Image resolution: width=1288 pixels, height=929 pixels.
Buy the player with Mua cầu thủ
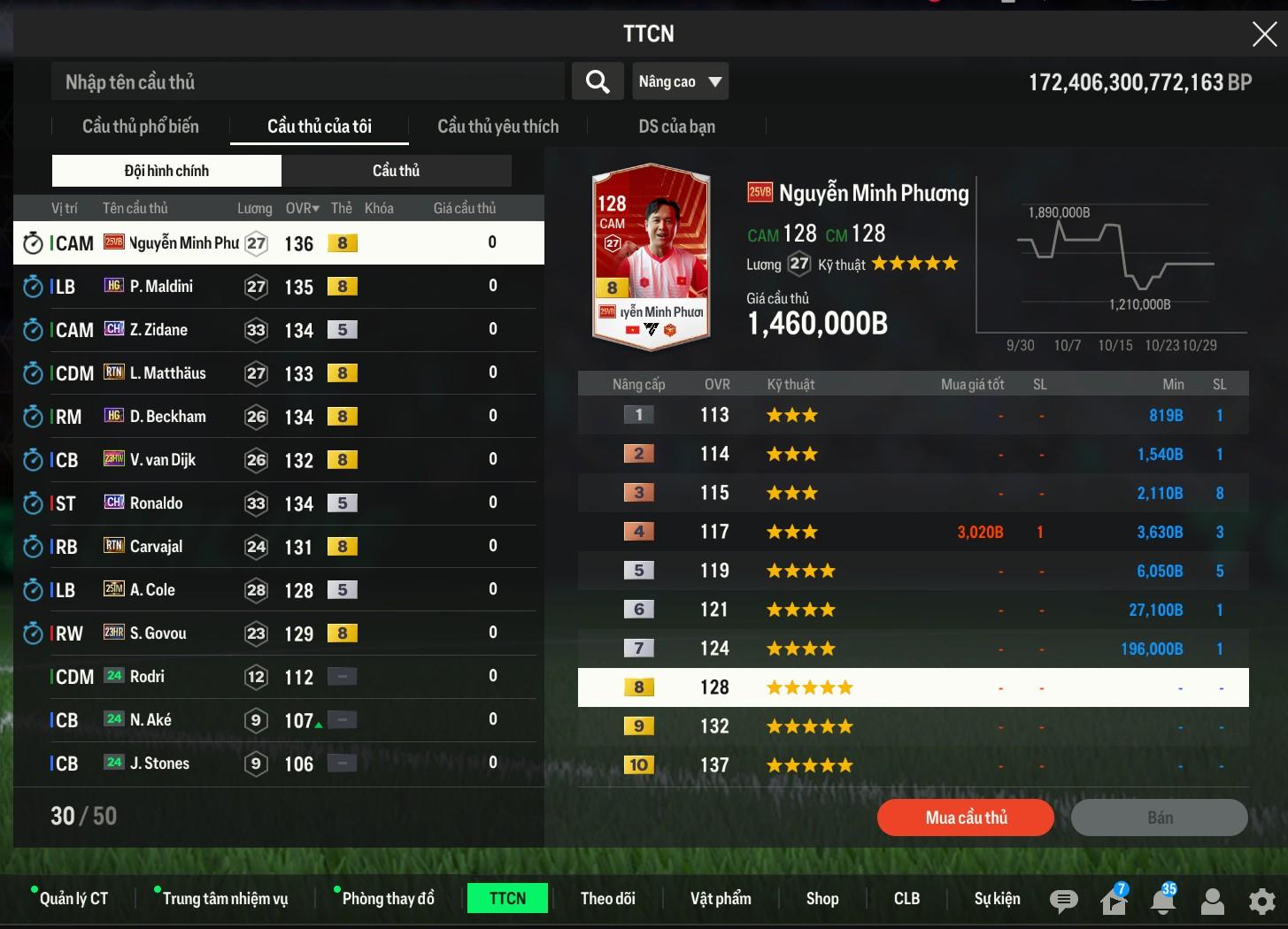pyautogui.click(x=965, y=818)
